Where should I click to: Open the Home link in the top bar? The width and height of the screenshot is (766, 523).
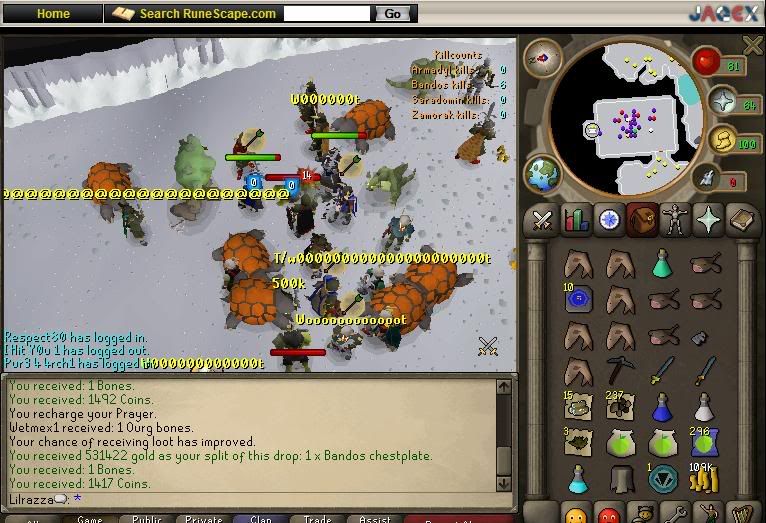[53, 14]
